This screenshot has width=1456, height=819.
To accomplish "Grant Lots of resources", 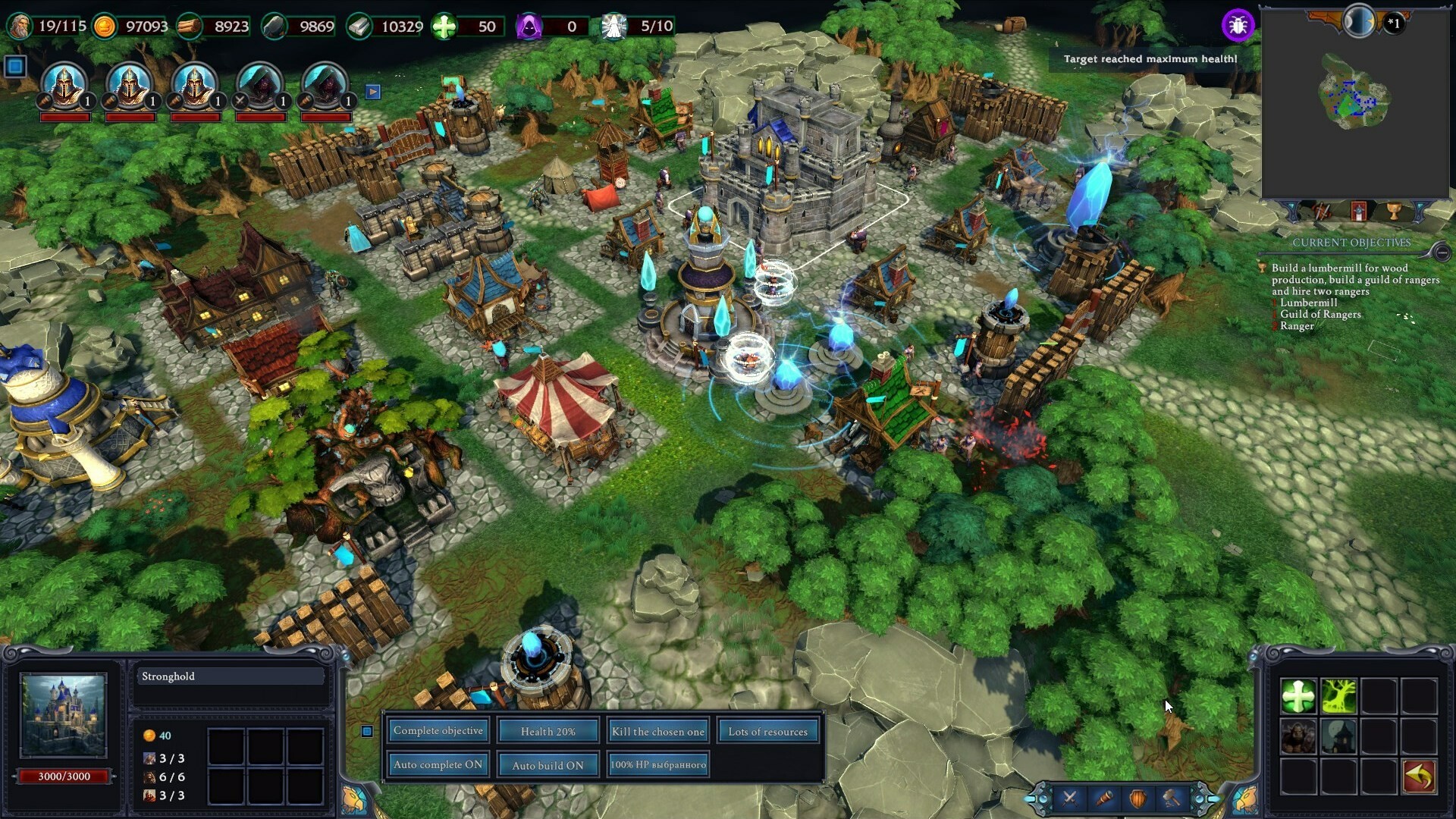I will pyautogui.click(x=767, y=731).
